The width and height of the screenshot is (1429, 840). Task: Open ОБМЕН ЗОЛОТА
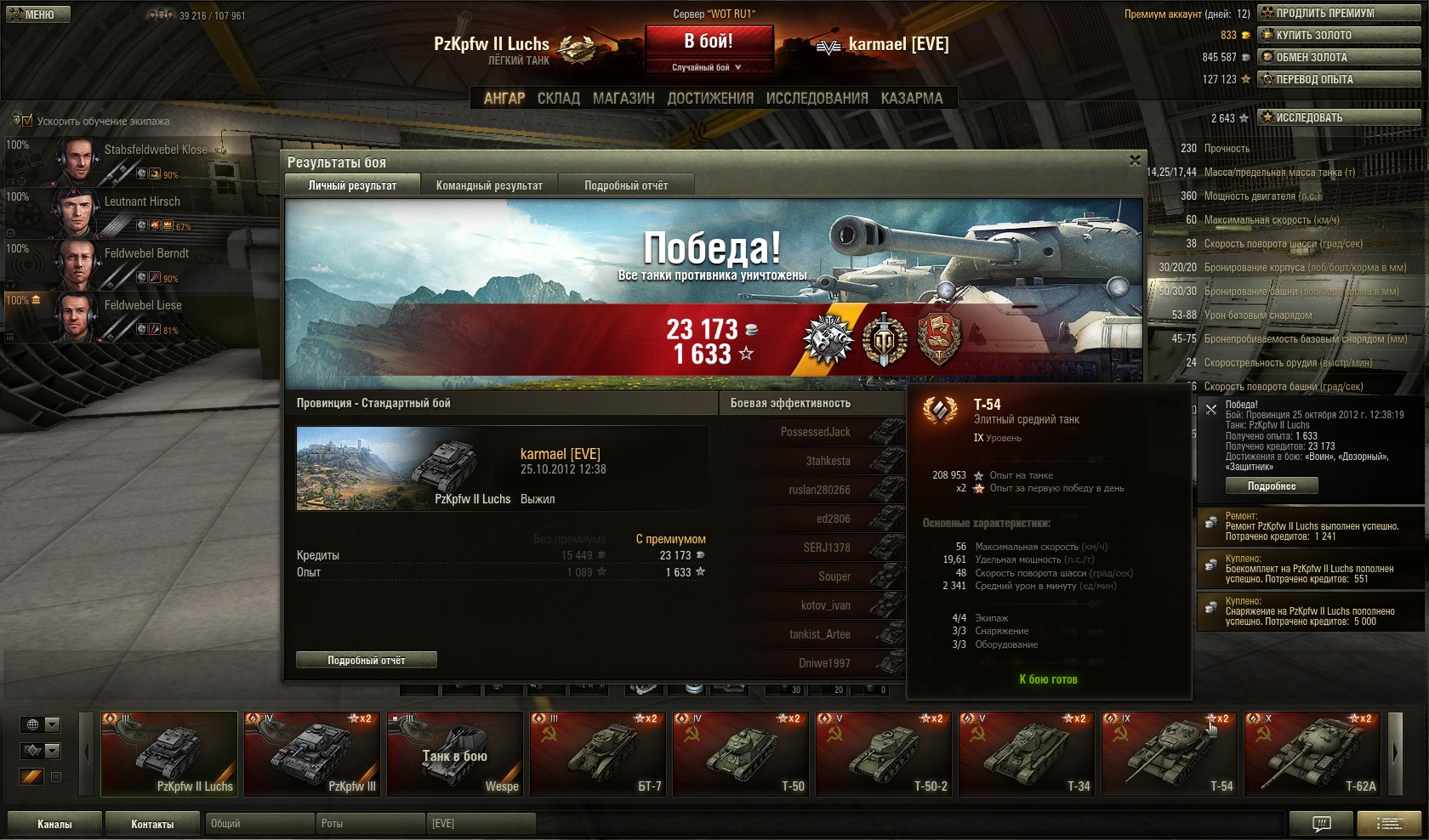click(x=1340, y=57)
